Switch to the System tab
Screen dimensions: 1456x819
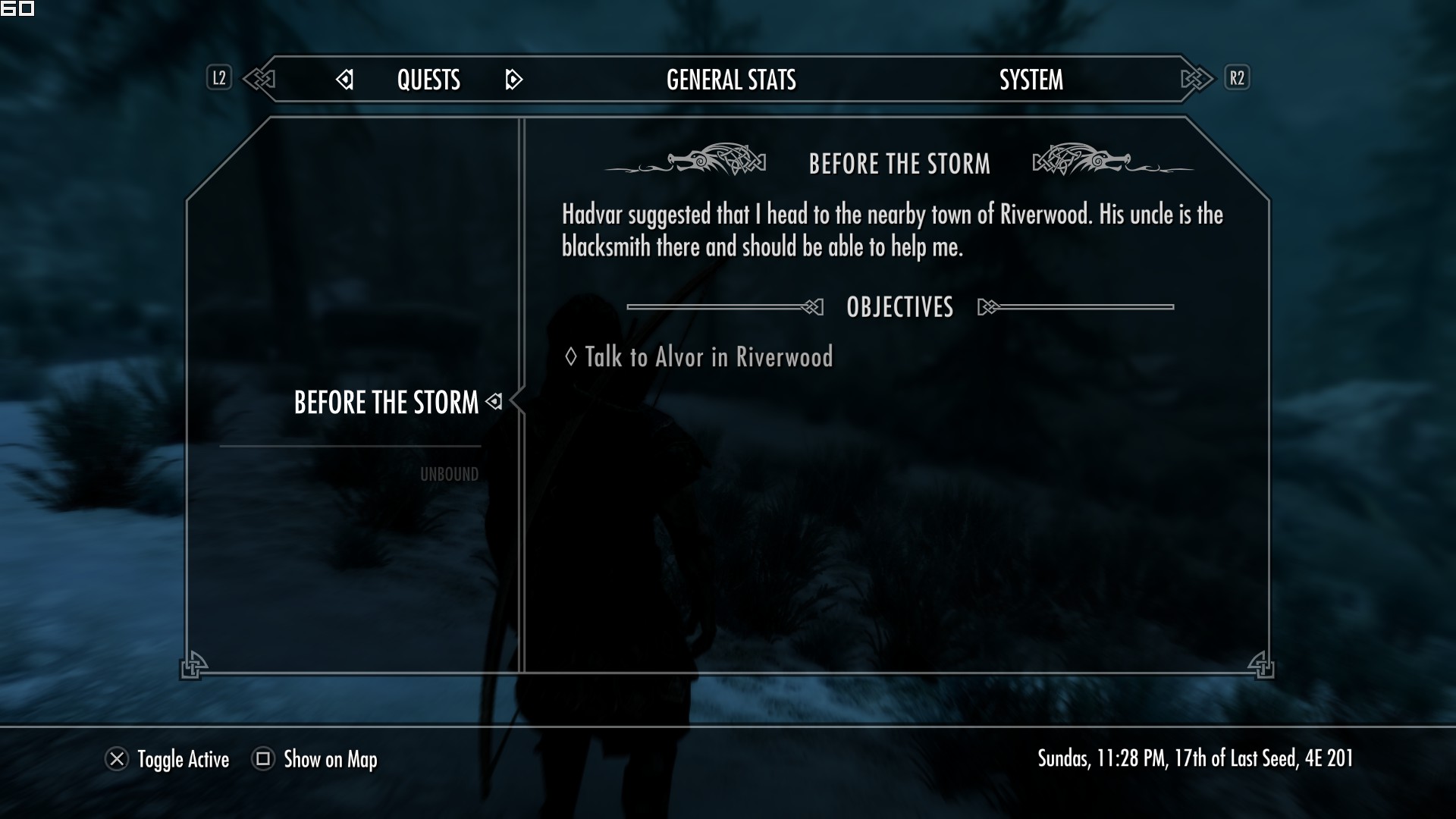[1031, 80]
